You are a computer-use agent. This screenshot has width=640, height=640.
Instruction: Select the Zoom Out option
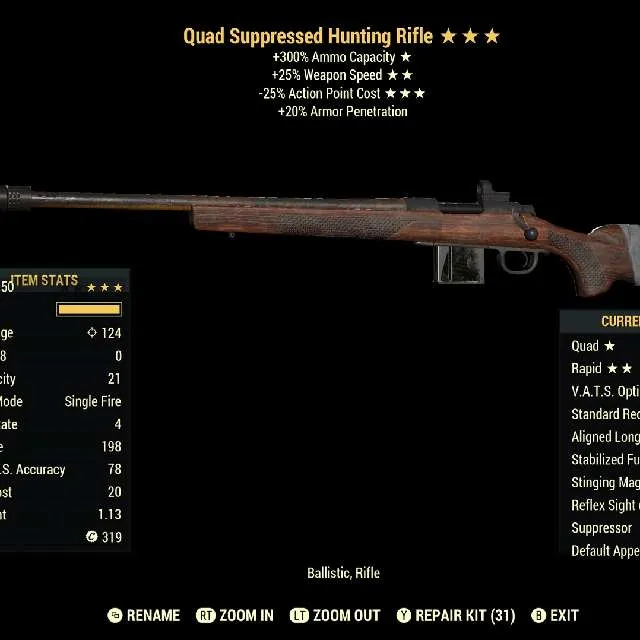click(x=335, y=615)
